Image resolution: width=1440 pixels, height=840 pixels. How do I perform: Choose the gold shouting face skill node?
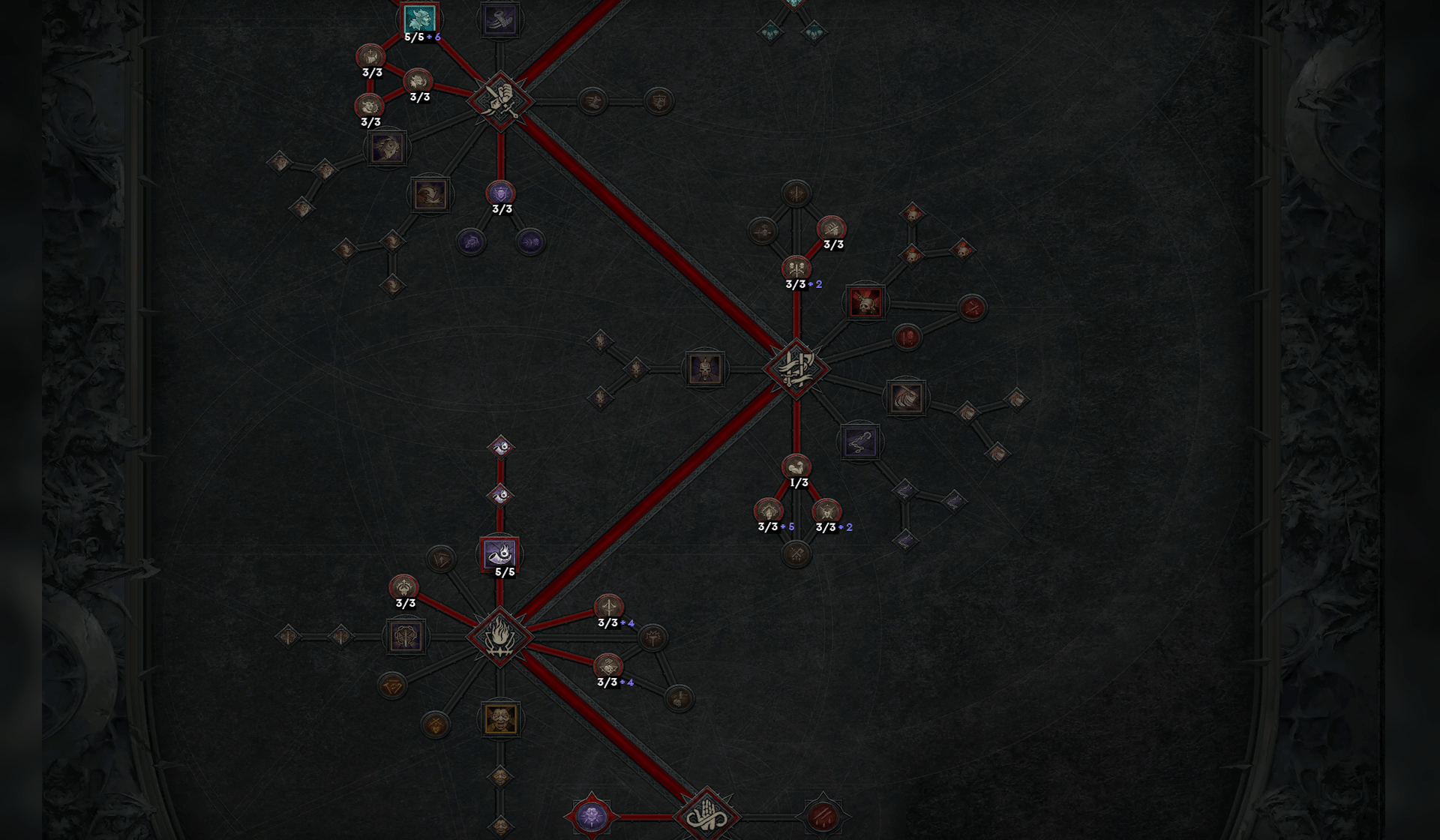[x=500, y=718]
